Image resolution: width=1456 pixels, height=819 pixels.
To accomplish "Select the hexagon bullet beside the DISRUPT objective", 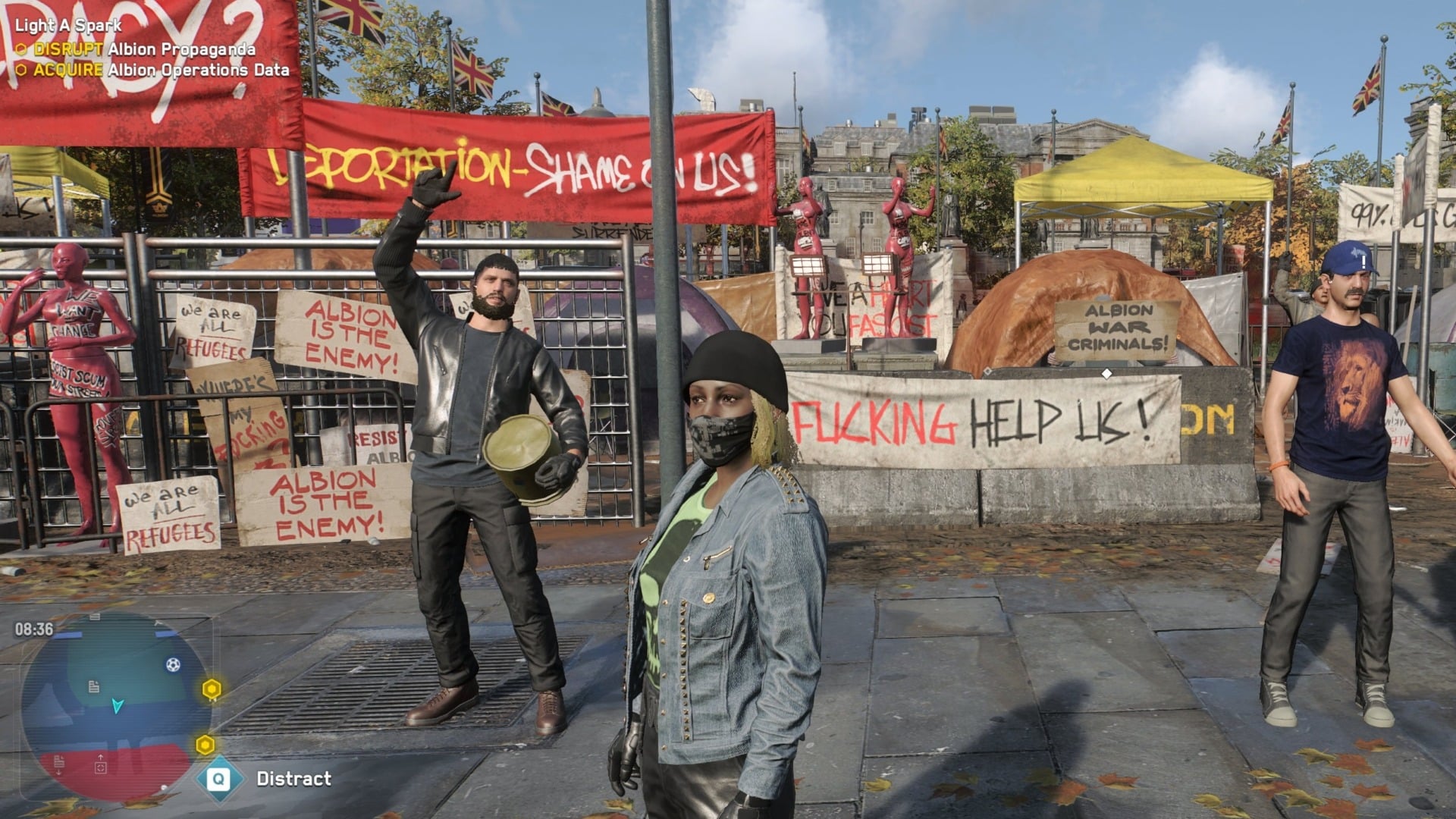I will (x=23, y=48).
